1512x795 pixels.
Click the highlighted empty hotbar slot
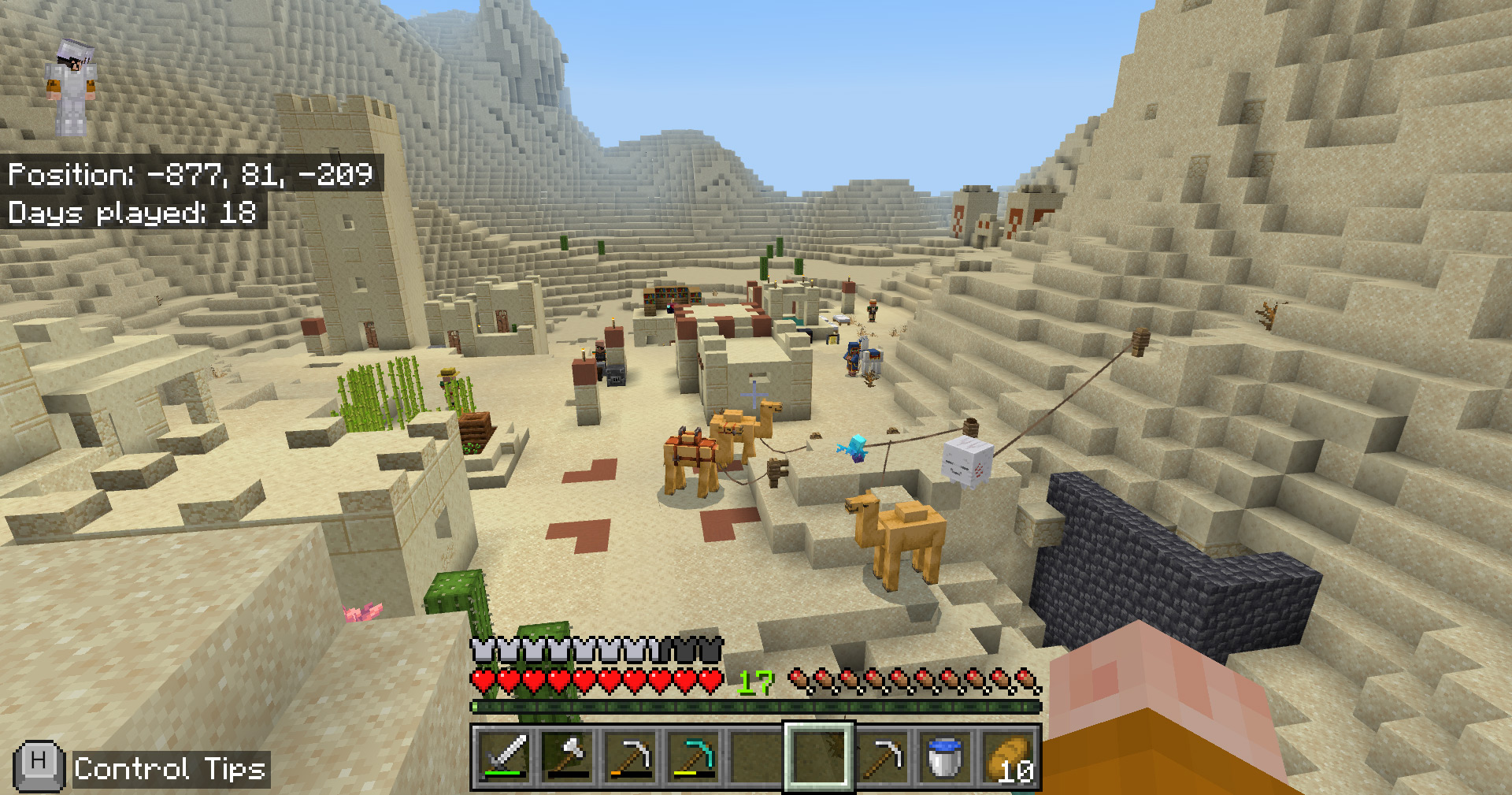[x=818, y=757]
